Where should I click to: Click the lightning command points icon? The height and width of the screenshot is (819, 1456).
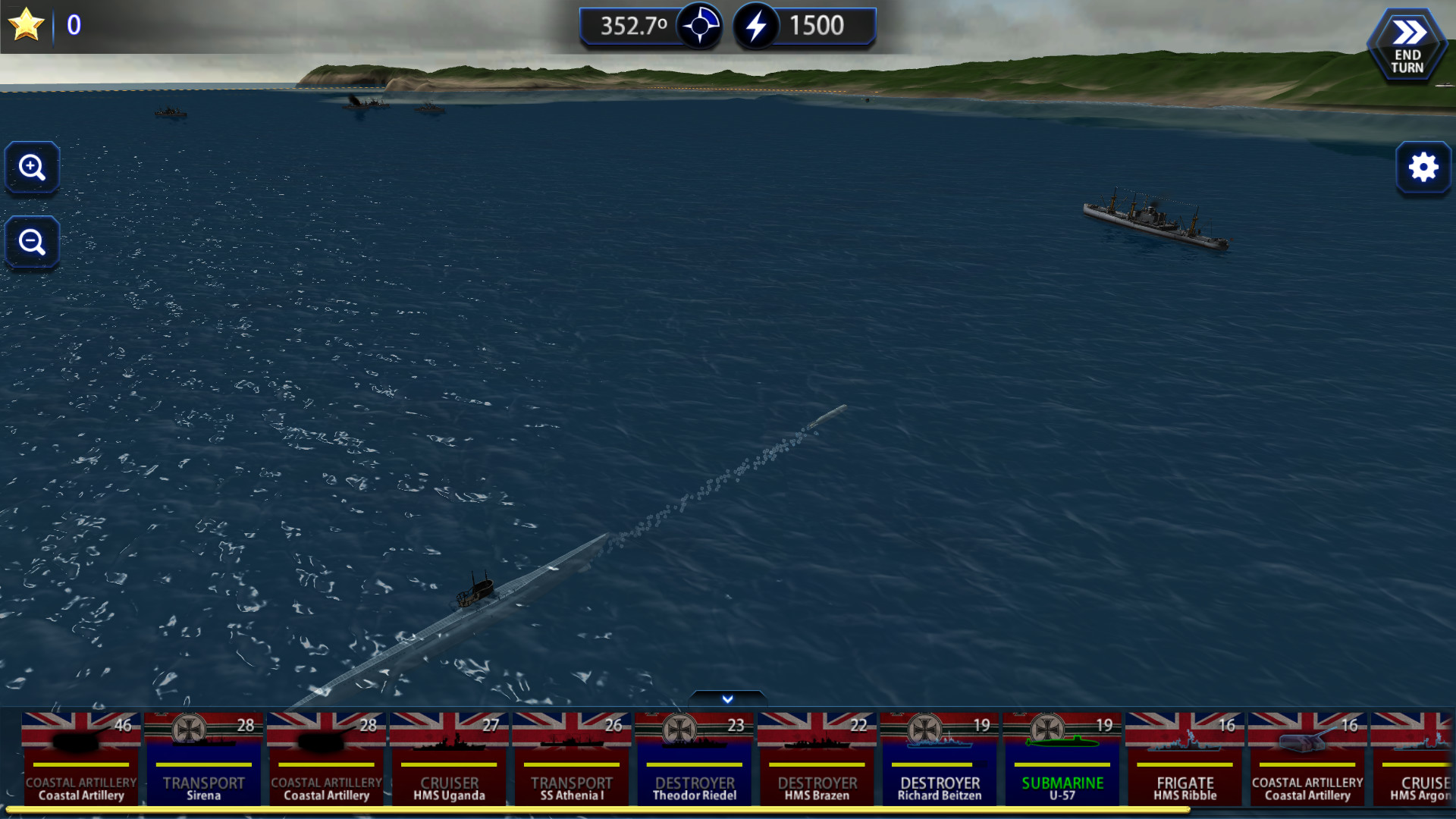[x=755, y=25]
